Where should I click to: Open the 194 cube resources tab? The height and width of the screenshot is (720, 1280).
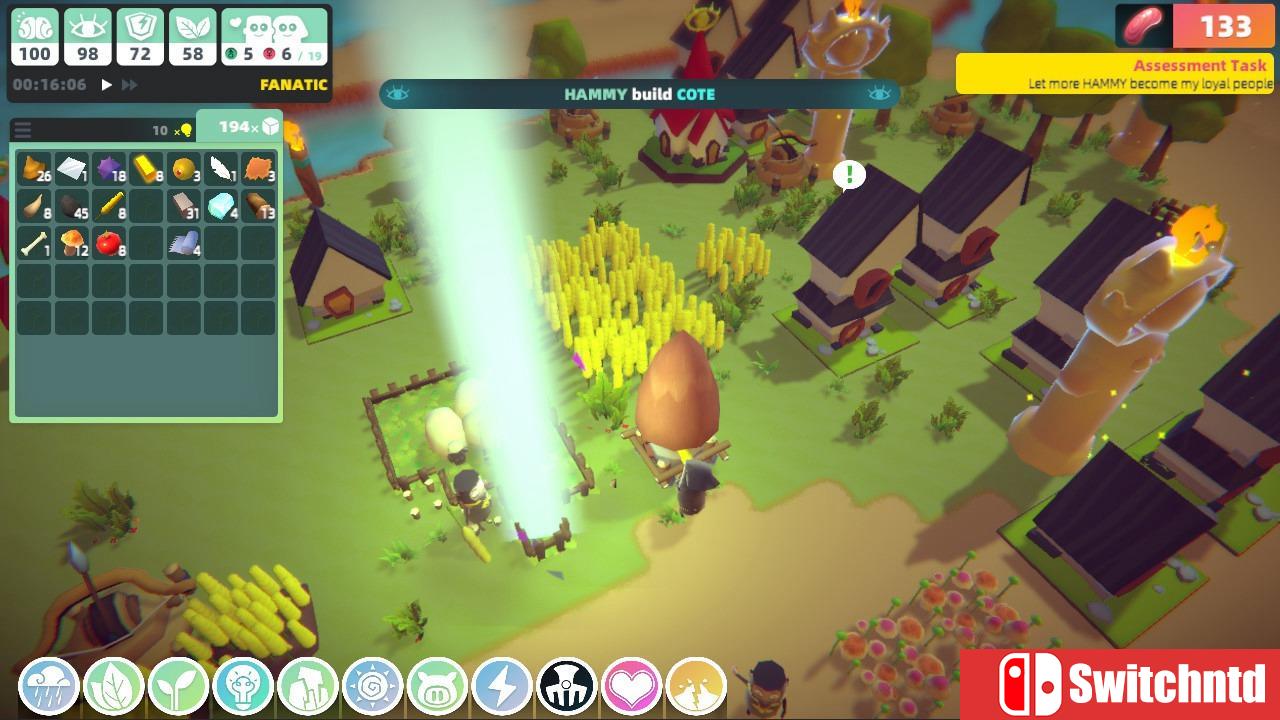[239, 127]
